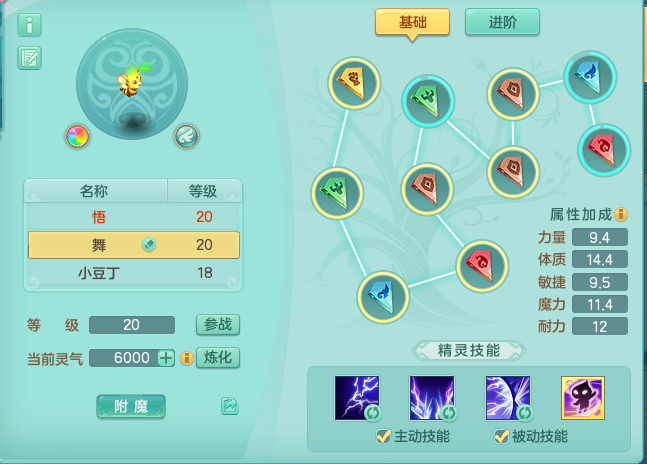
Task: Toggle the 被动技能 checkbox
Action: coord(501,436)
